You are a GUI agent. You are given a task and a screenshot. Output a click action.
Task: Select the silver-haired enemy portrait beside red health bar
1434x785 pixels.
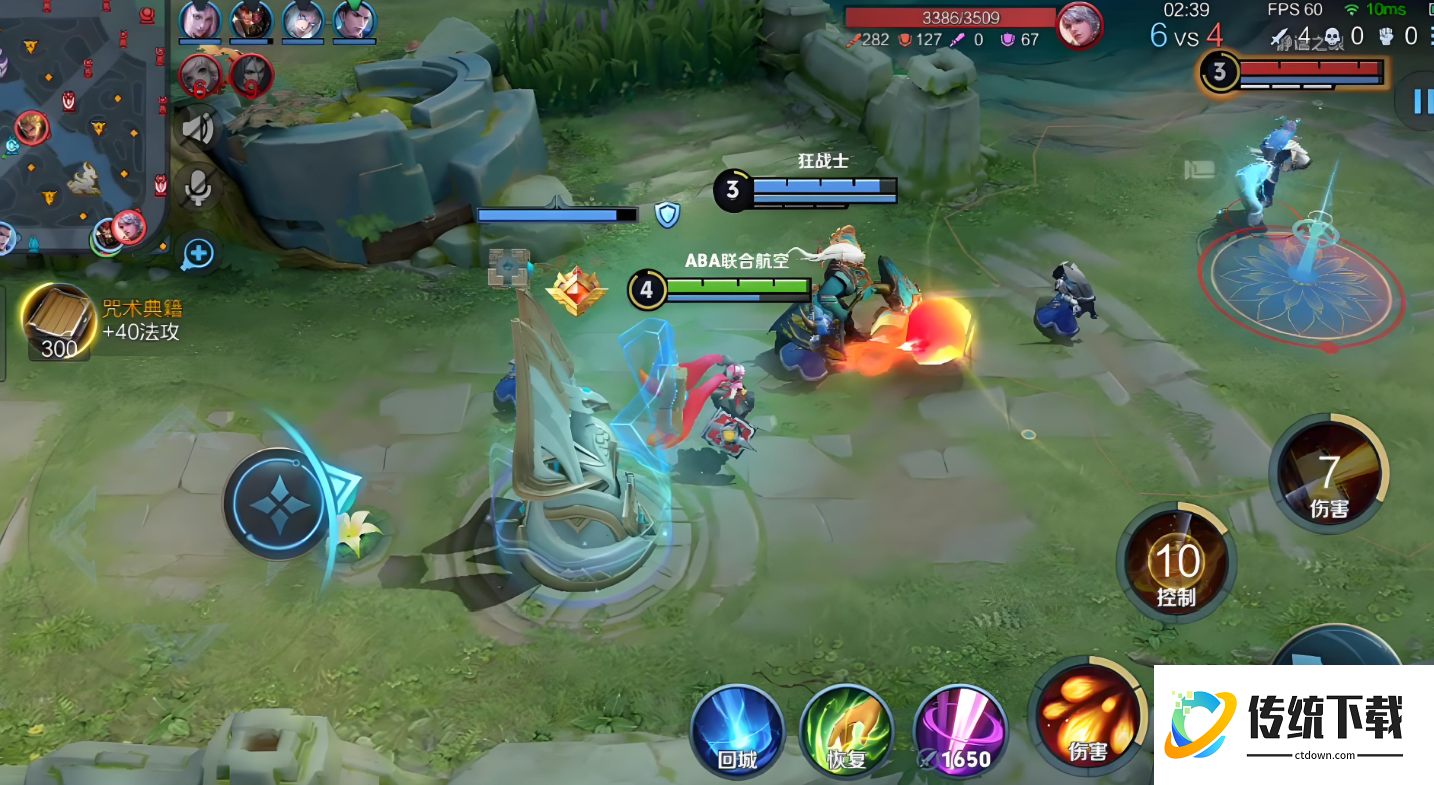1079,25
